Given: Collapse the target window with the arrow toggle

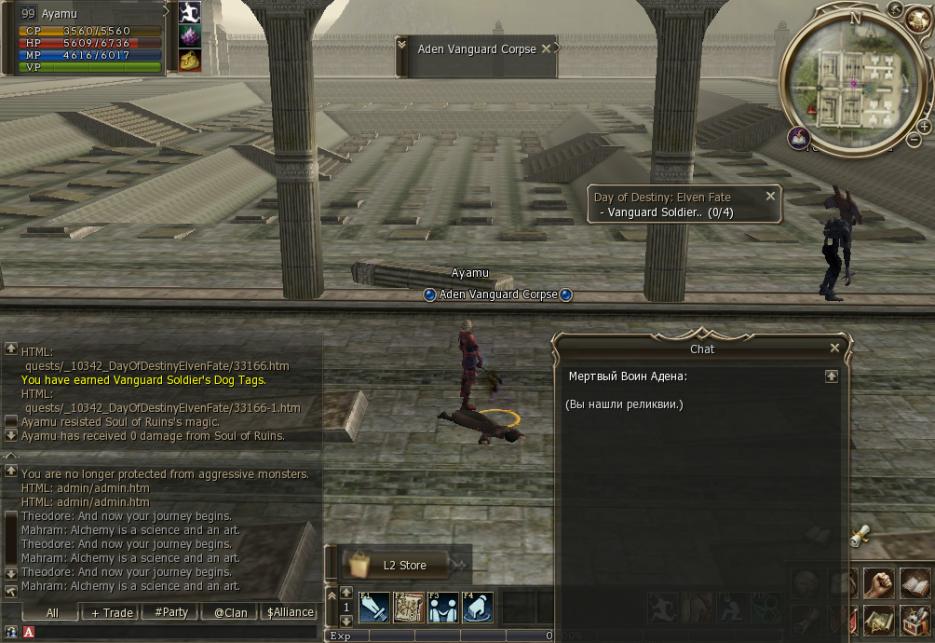Looking at the screenshot, I should [x=402, y=46].
